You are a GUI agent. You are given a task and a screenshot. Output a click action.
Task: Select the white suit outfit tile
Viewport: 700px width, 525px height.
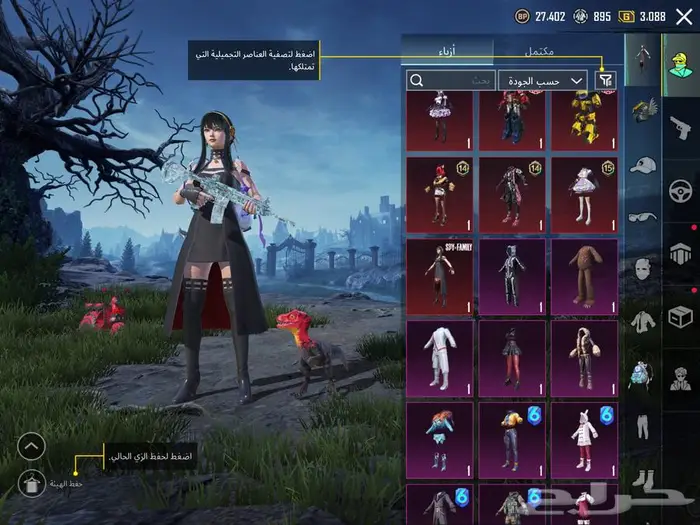[439, 356]
